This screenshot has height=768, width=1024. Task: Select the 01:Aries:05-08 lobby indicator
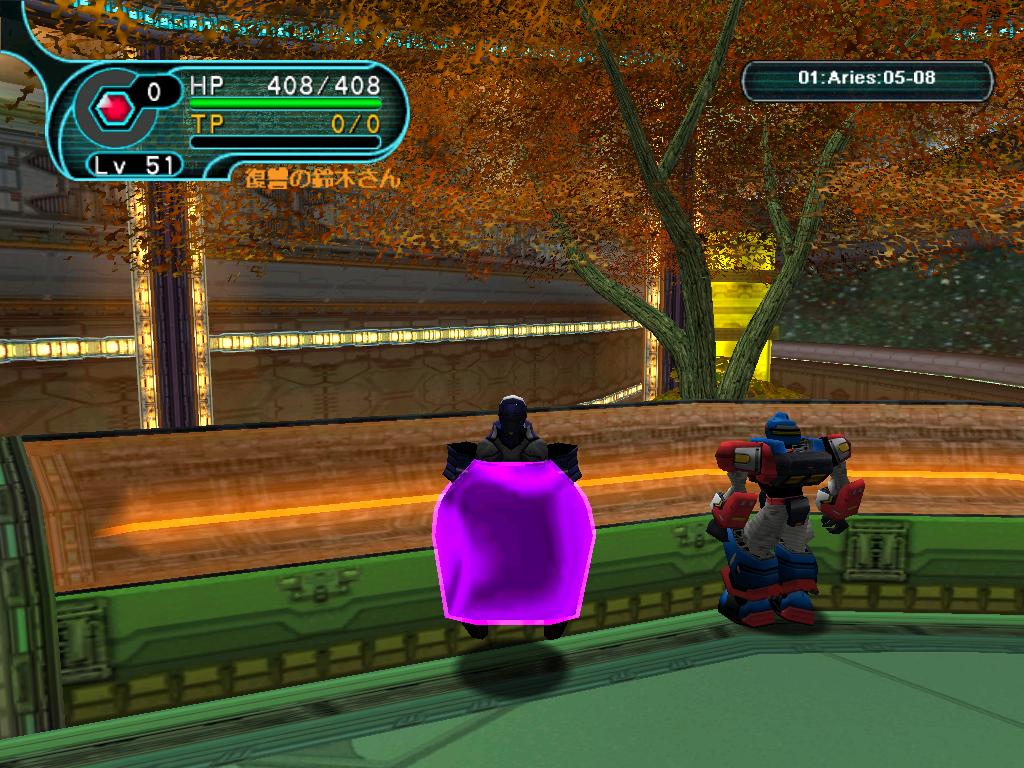(867, 78)
